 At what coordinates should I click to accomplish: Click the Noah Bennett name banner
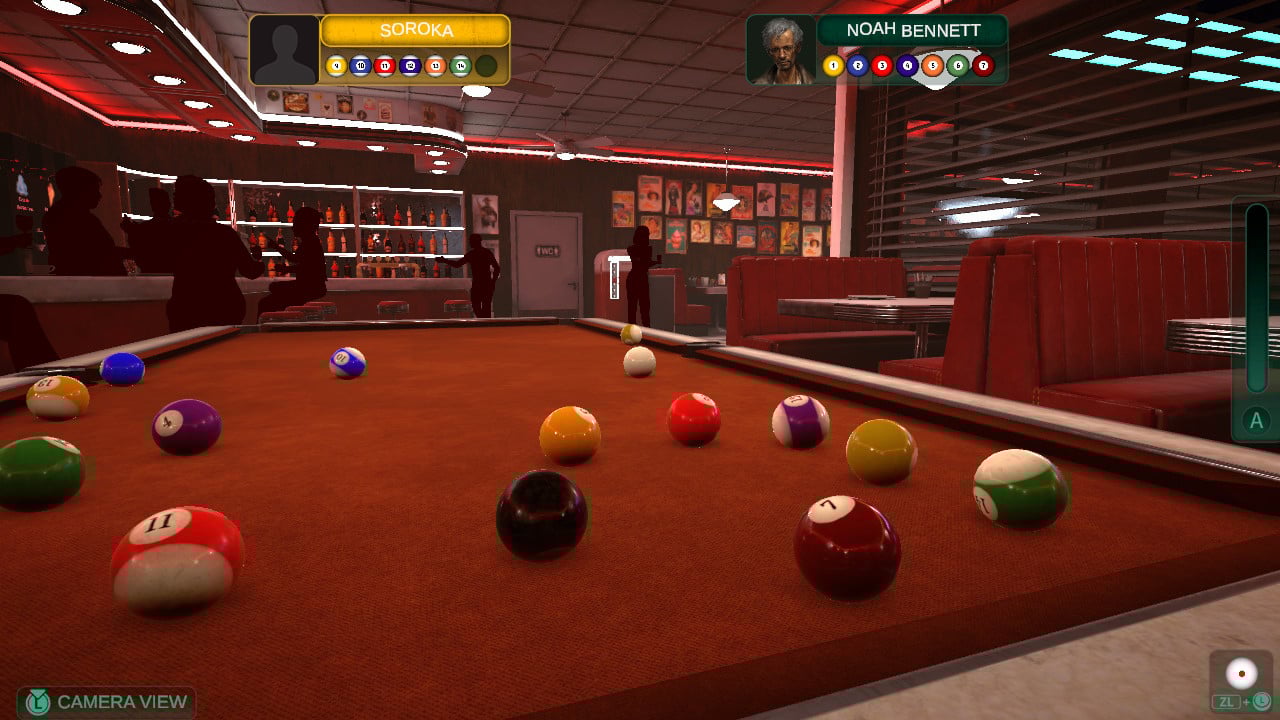pyautogui.click(x=911, y=30)
